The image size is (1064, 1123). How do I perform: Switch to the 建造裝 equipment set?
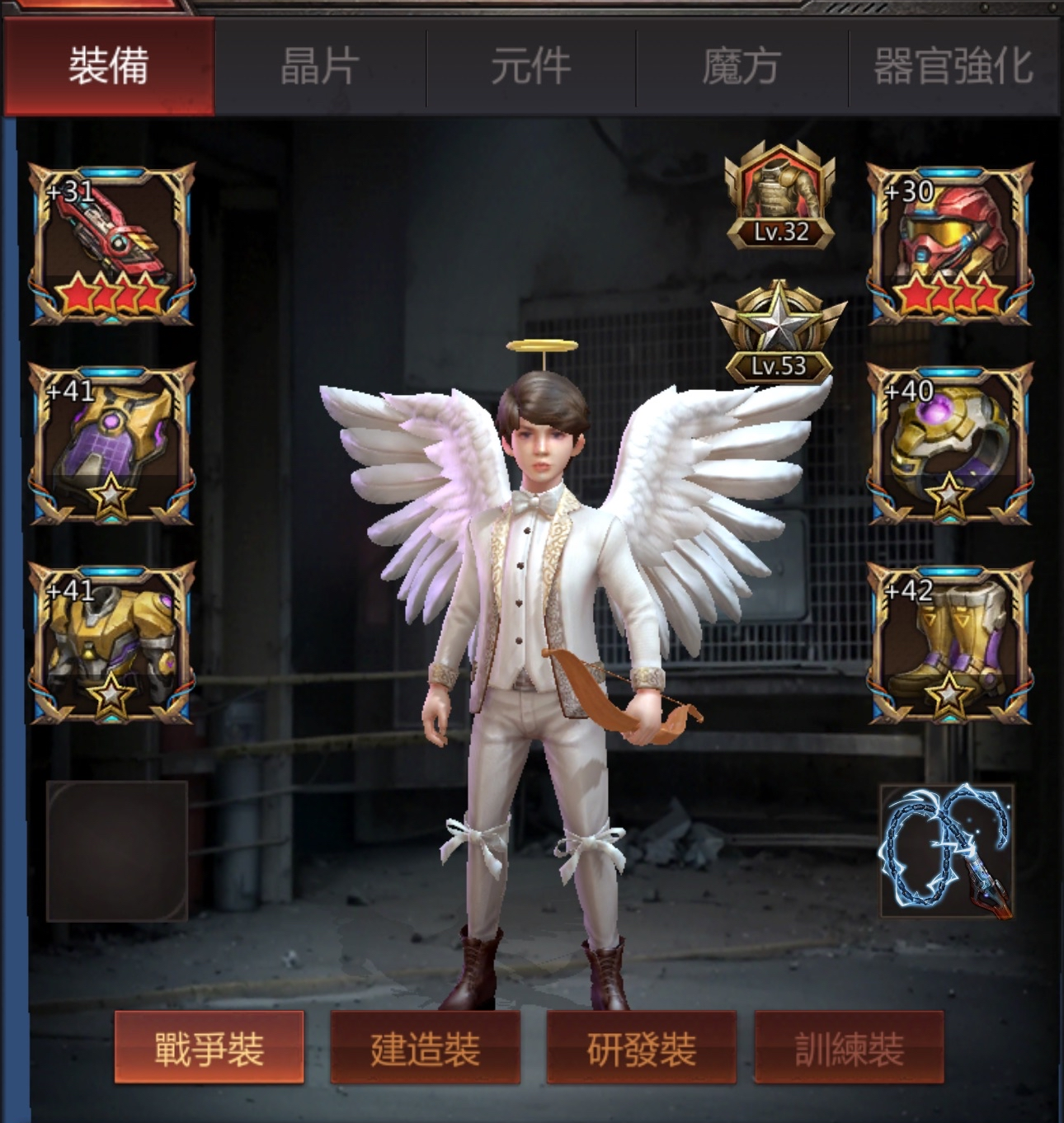coord(425,1049)
